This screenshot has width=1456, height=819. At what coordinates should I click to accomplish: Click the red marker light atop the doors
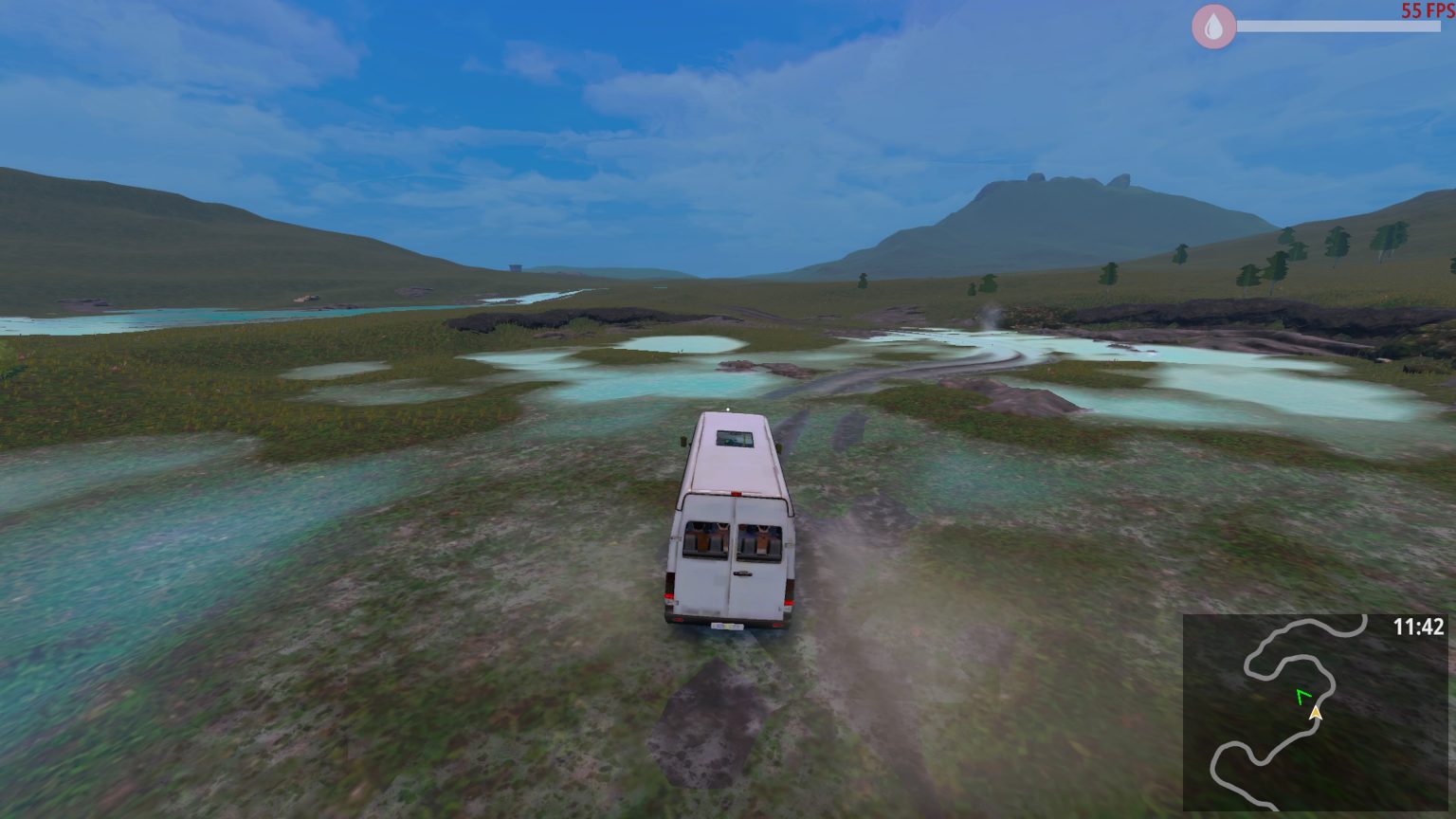[737, 493]
